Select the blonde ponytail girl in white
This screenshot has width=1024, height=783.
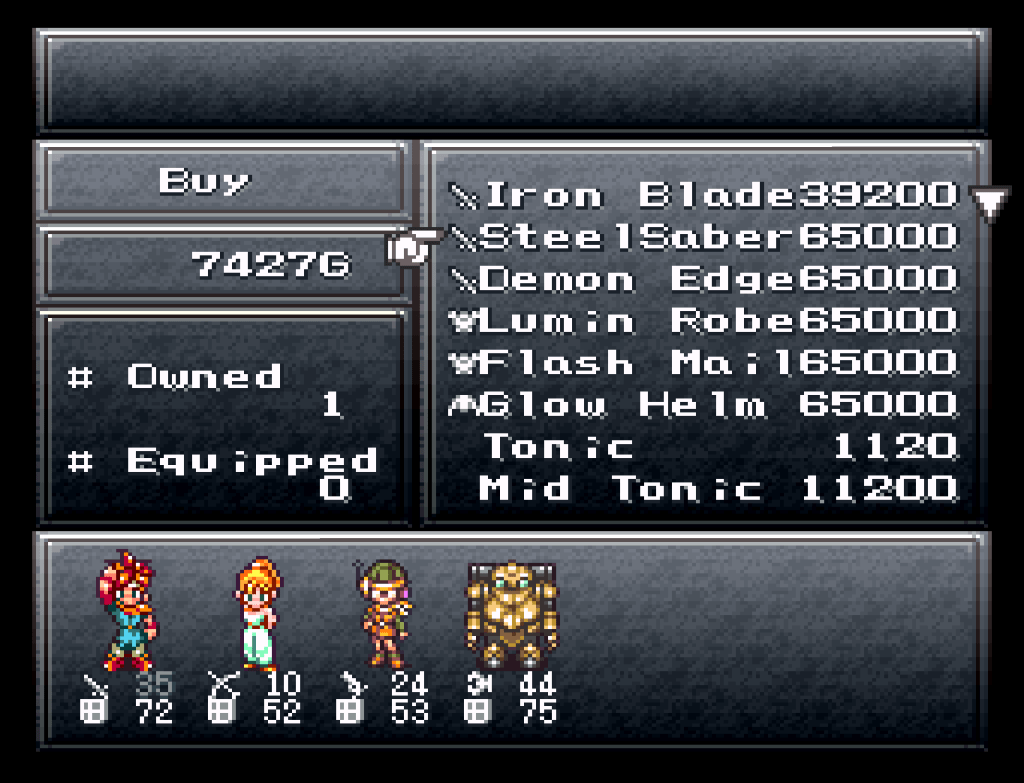click(259, 612)
